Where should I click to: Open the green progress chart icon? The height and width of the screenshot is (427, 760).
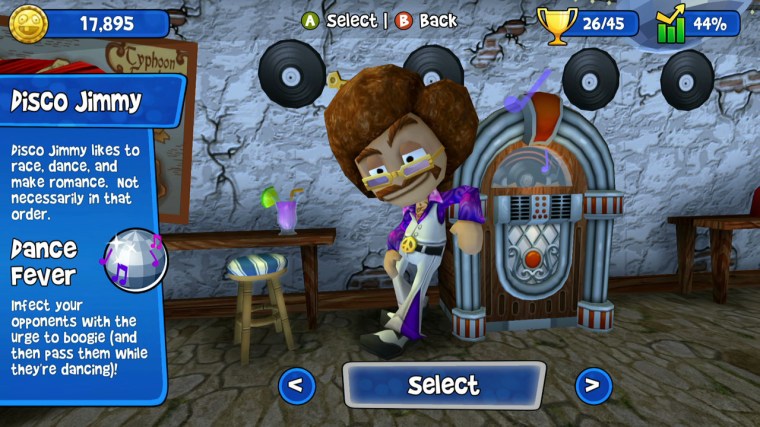coord(672,24)
